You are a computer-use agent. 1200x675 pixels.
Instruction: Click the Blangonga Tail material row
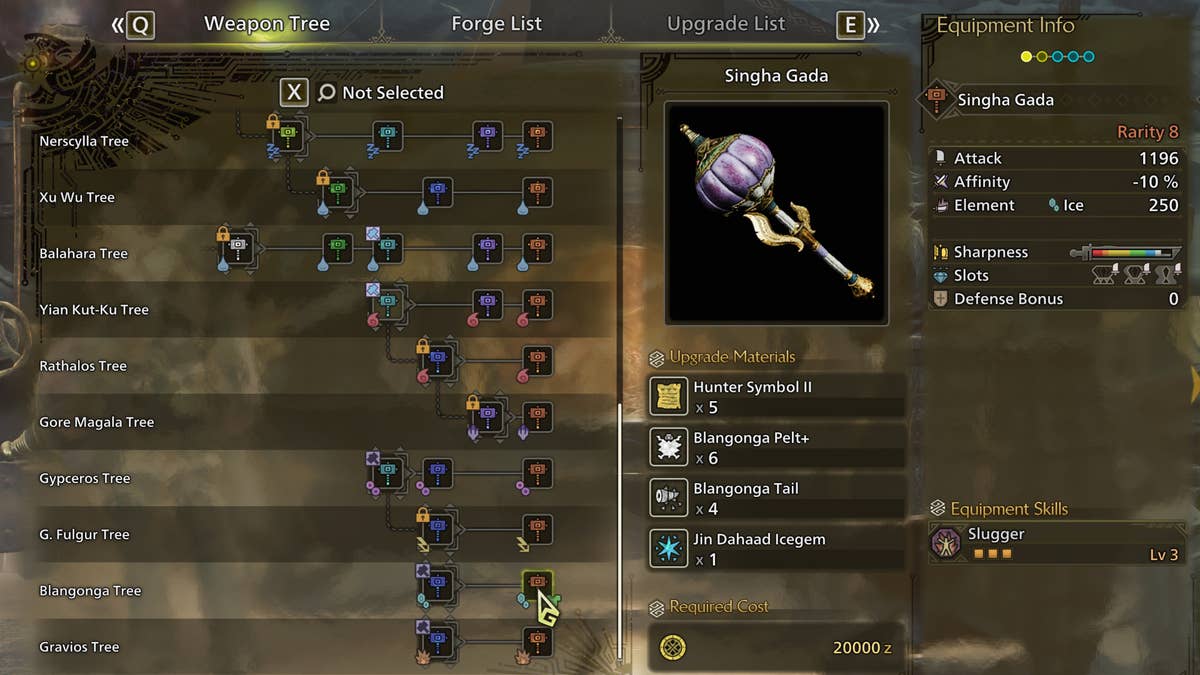tap(777, 499)
